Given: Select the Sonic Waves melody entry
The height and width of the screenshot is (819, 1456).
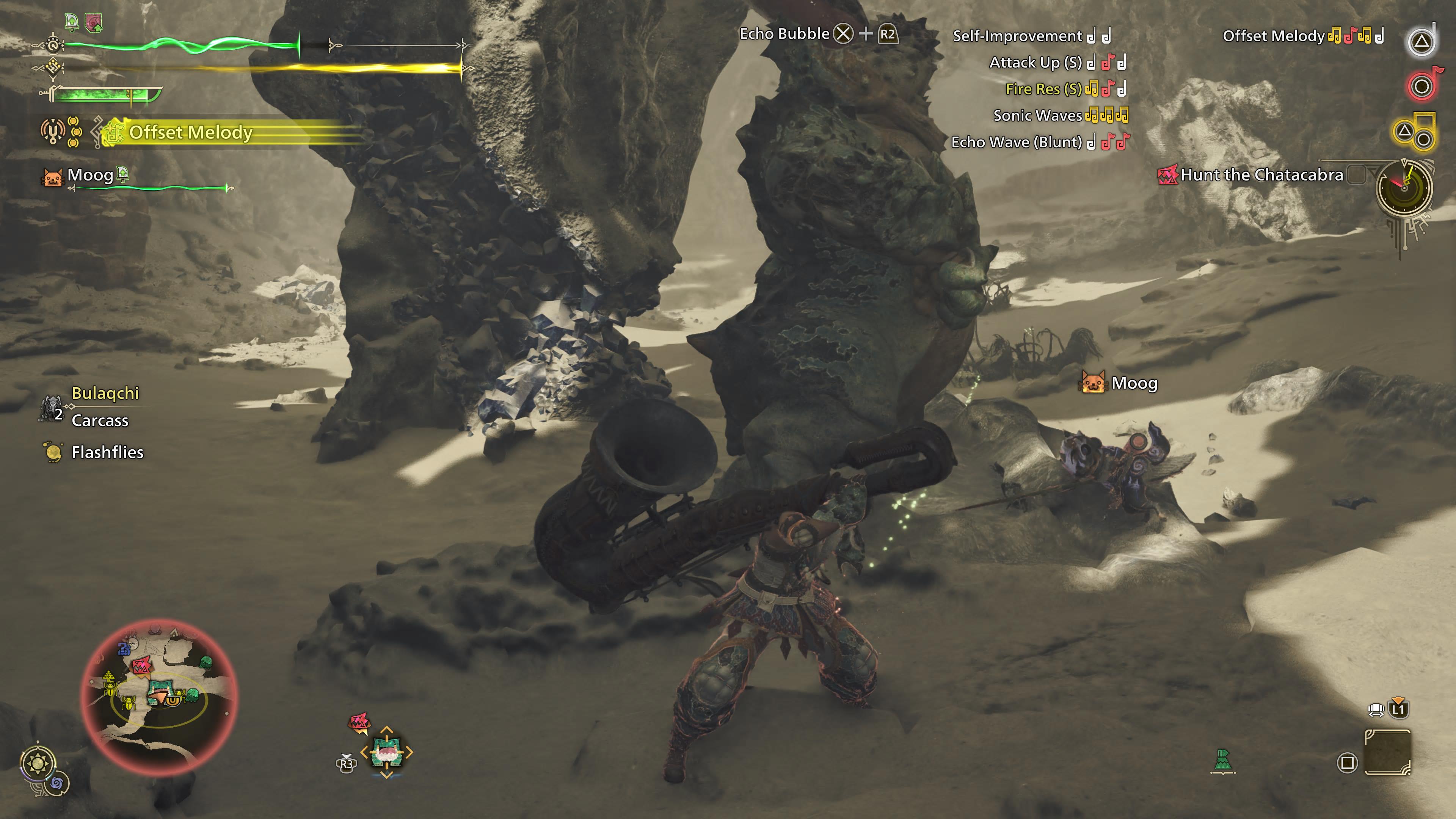Looking at the screenshot, I should pyautogui.click(x=1037, y=116).
